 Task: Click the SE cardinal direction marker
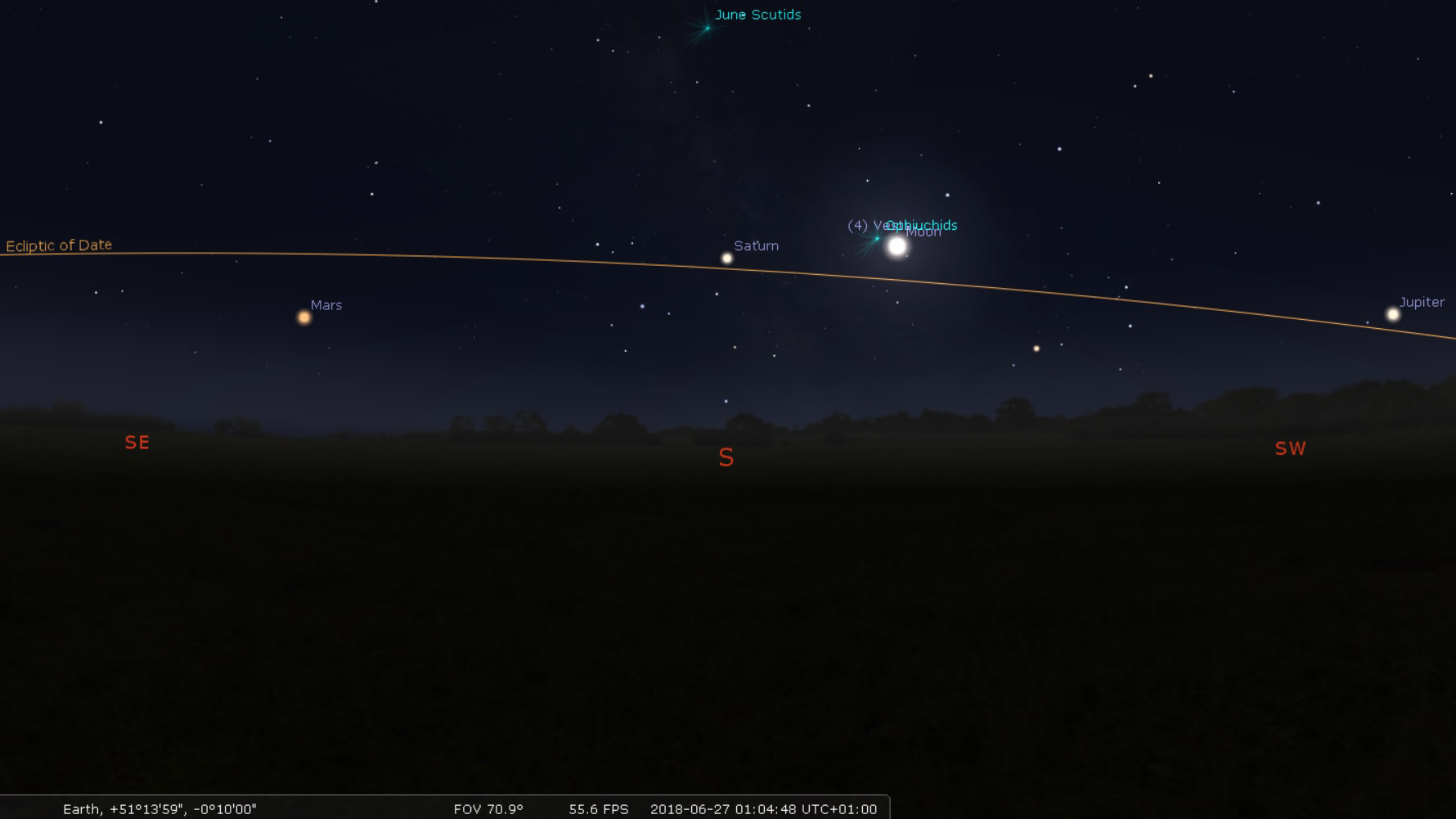tap(137, 442)
